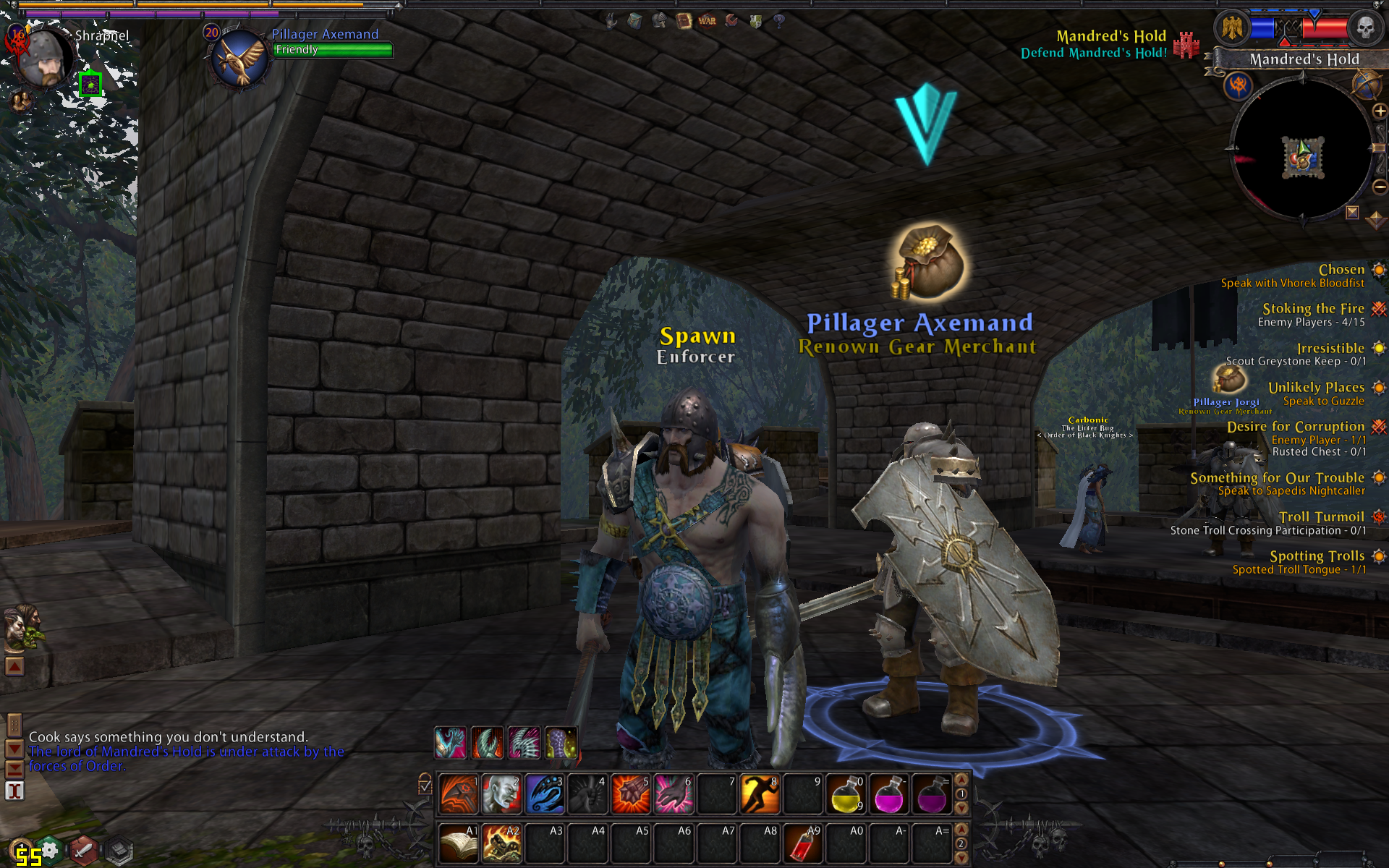Use the yellow potion in the hotbar
The width and height of the screenshot is (1389, 868).
845,794
